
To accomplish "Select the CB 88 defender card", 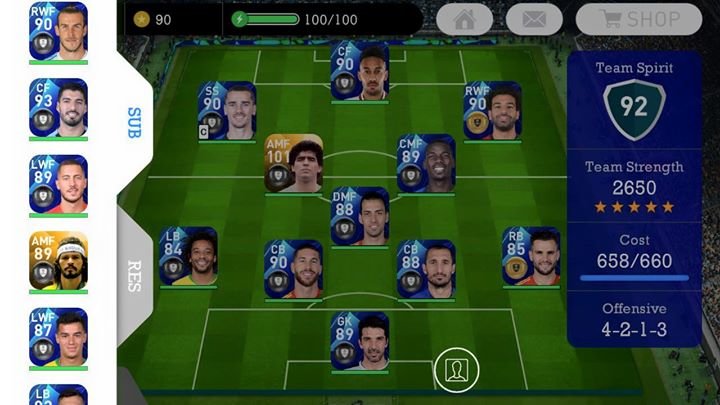I will (x=426, y=269).
